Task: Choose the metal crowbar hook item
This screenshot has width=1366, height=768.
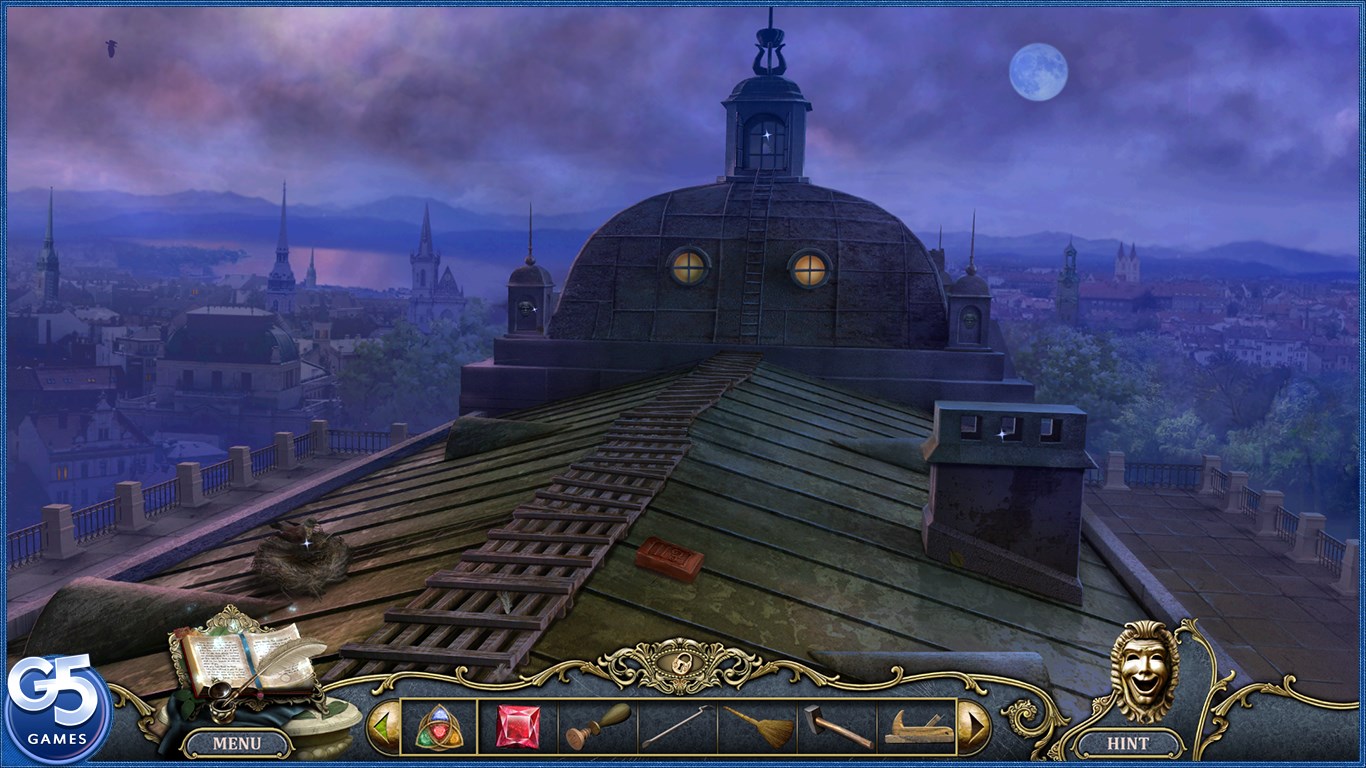Action: point(677,727)
